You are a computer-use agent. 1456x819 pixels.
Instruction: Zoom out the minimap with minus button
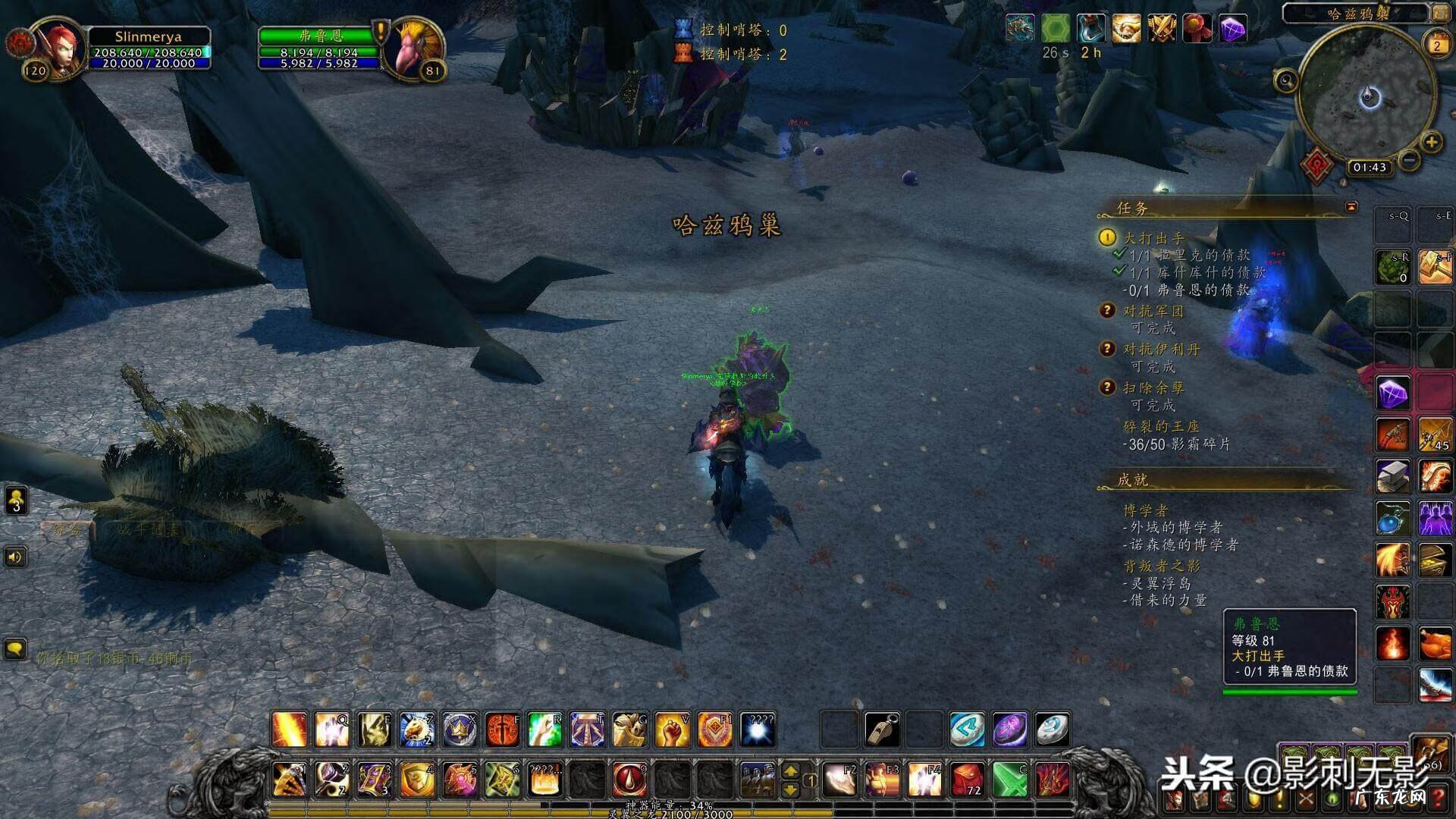pyautogui.click(x=1409, y=160)
